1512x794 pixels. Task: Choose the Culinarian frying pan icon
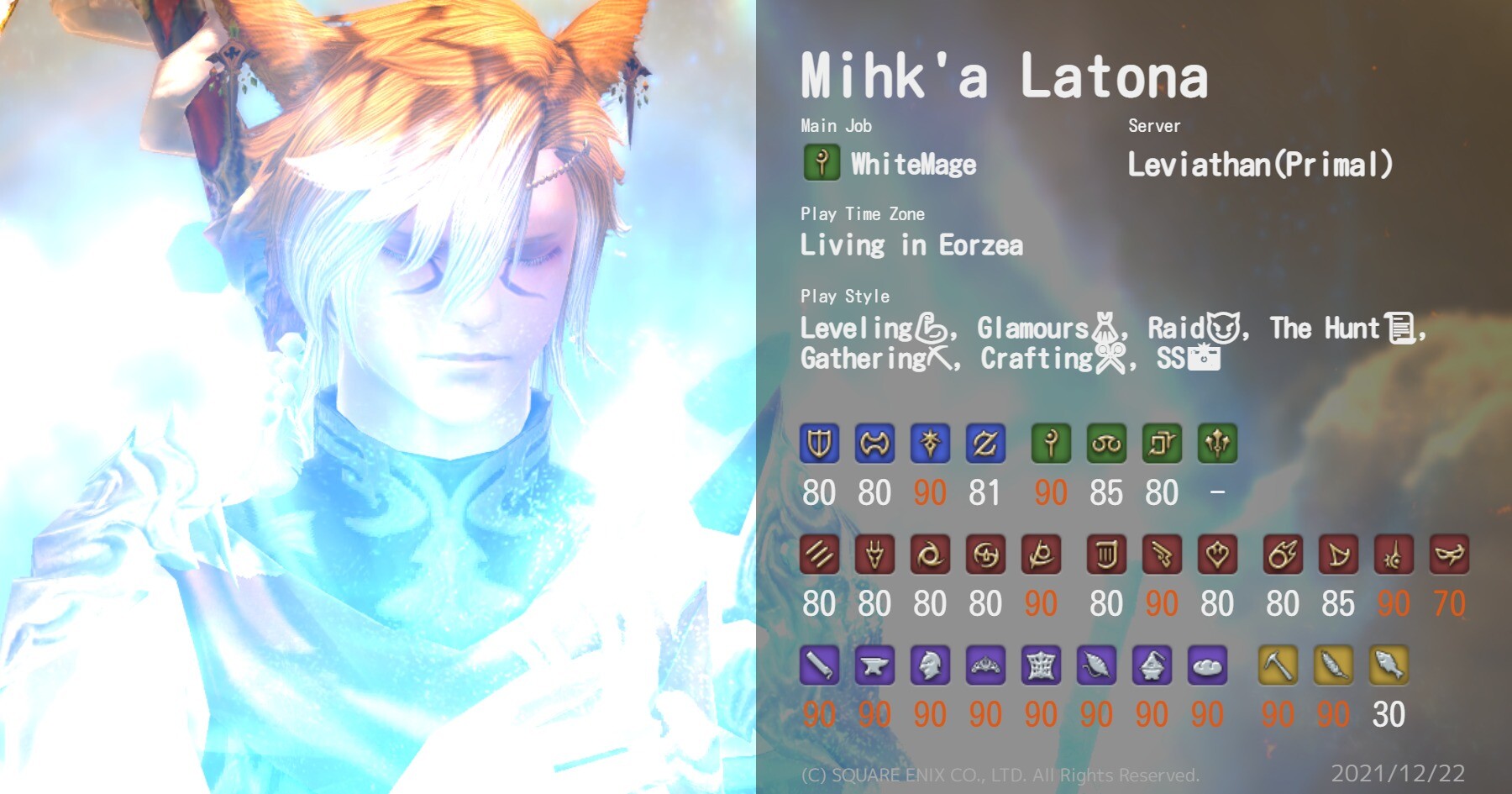[1207, 665]
